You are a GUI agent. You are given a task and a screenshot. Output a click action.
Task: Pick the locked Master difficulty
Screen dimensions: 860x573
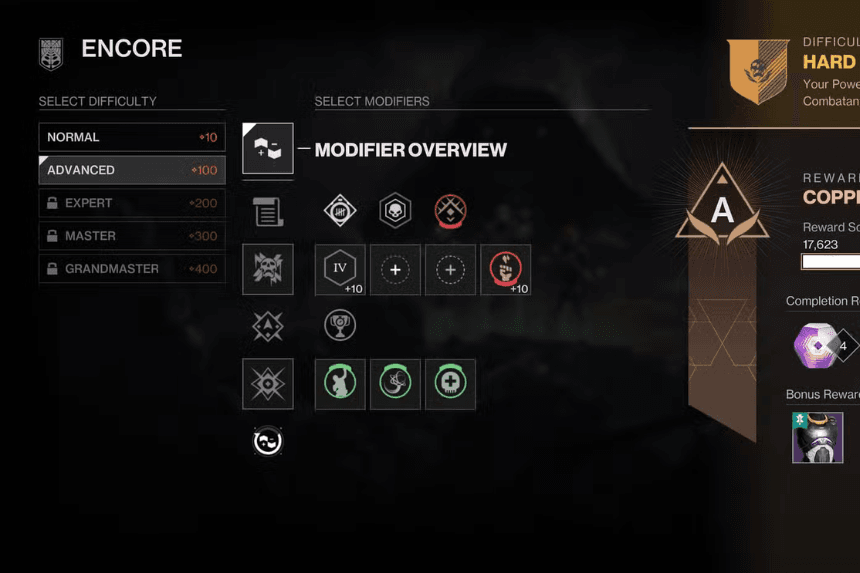click(x=131, y=236)
